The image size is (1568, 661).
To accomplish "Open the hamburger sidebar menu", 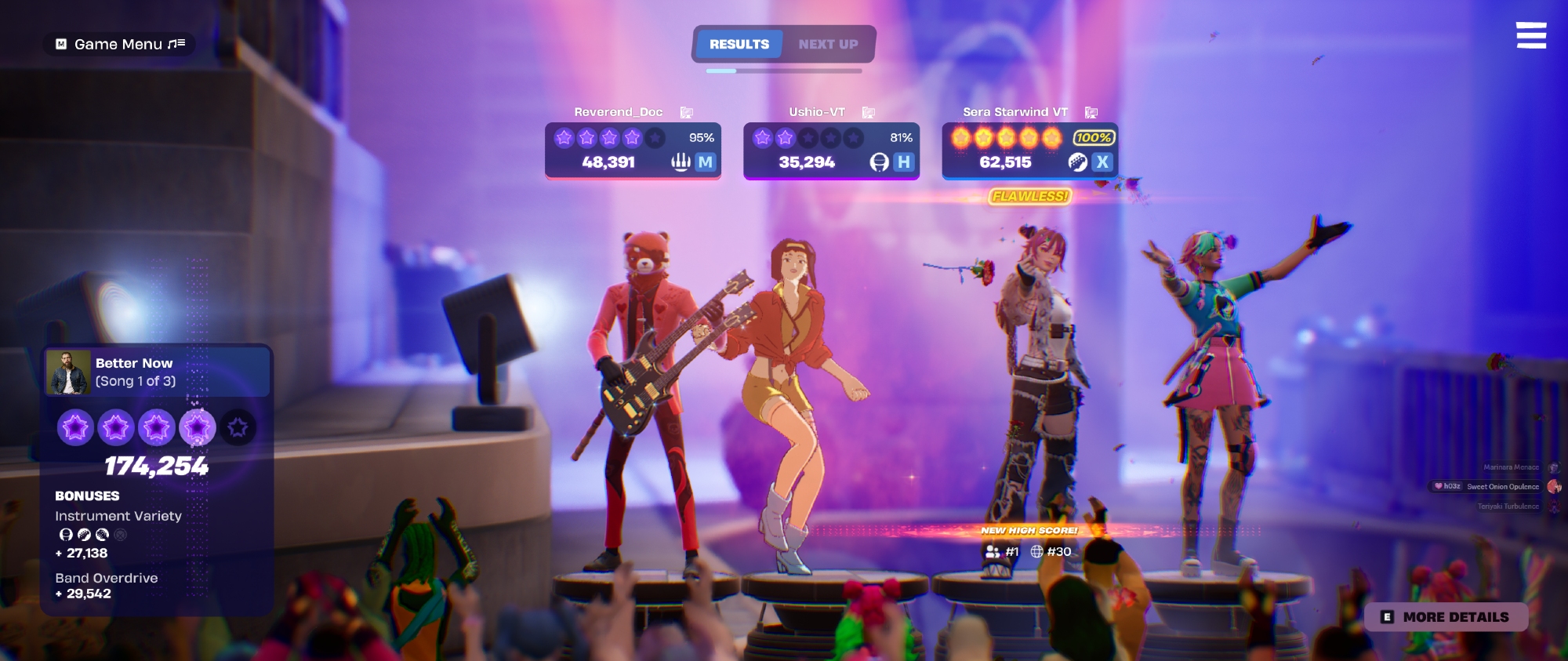I will pyautogui.click(x=1530, y=35).
